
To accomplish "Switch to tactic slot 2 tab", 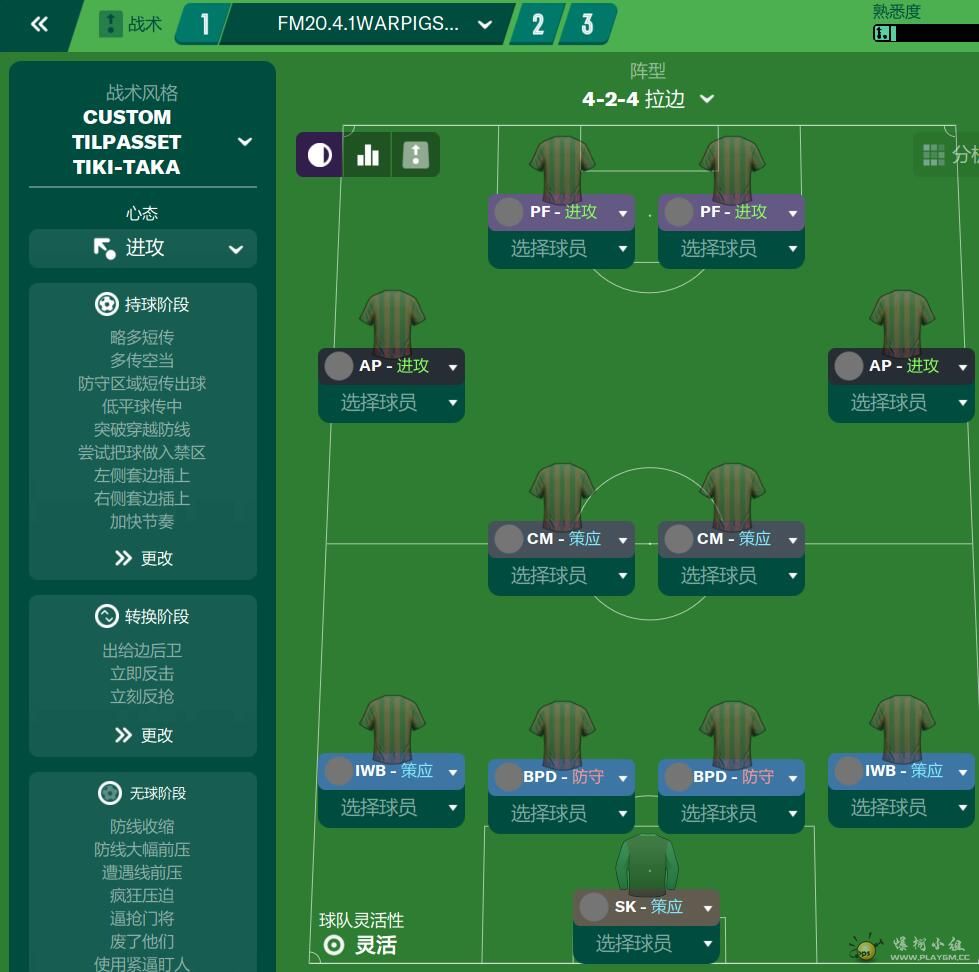I will pyautogui.click(x=538, y=25).
